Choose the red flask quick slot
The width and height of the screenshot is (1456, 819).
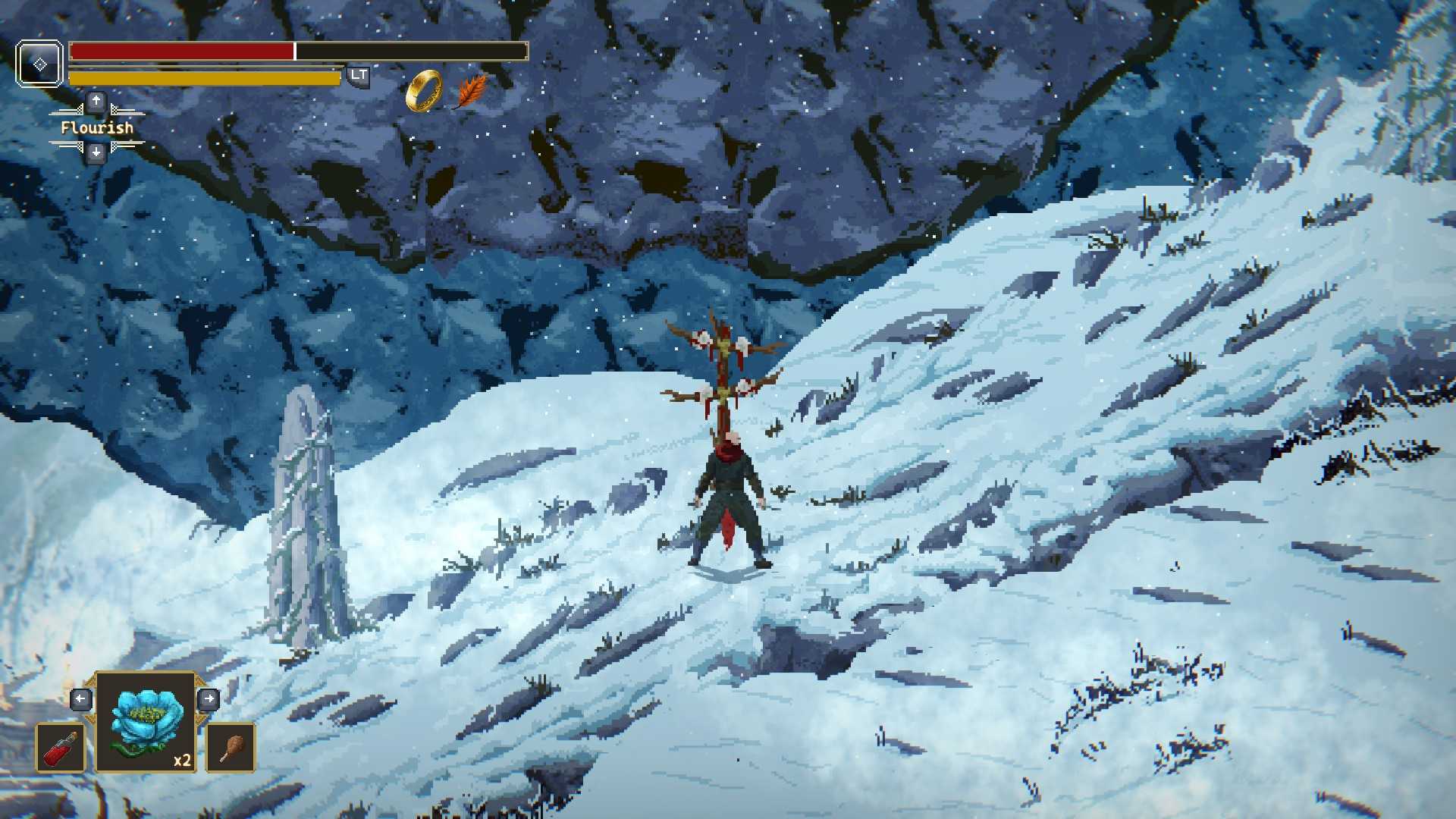(x=61, y=748)
